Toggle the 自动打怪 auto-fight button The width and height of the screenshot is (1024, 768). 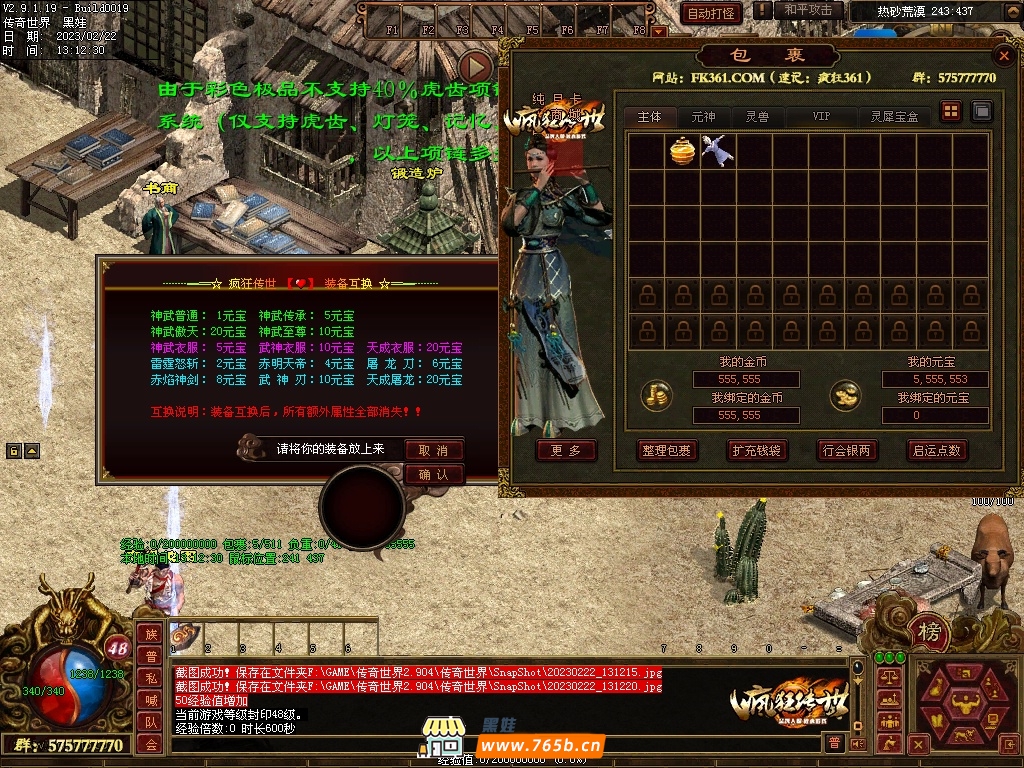pyautogui.click(x=711, y=13)
